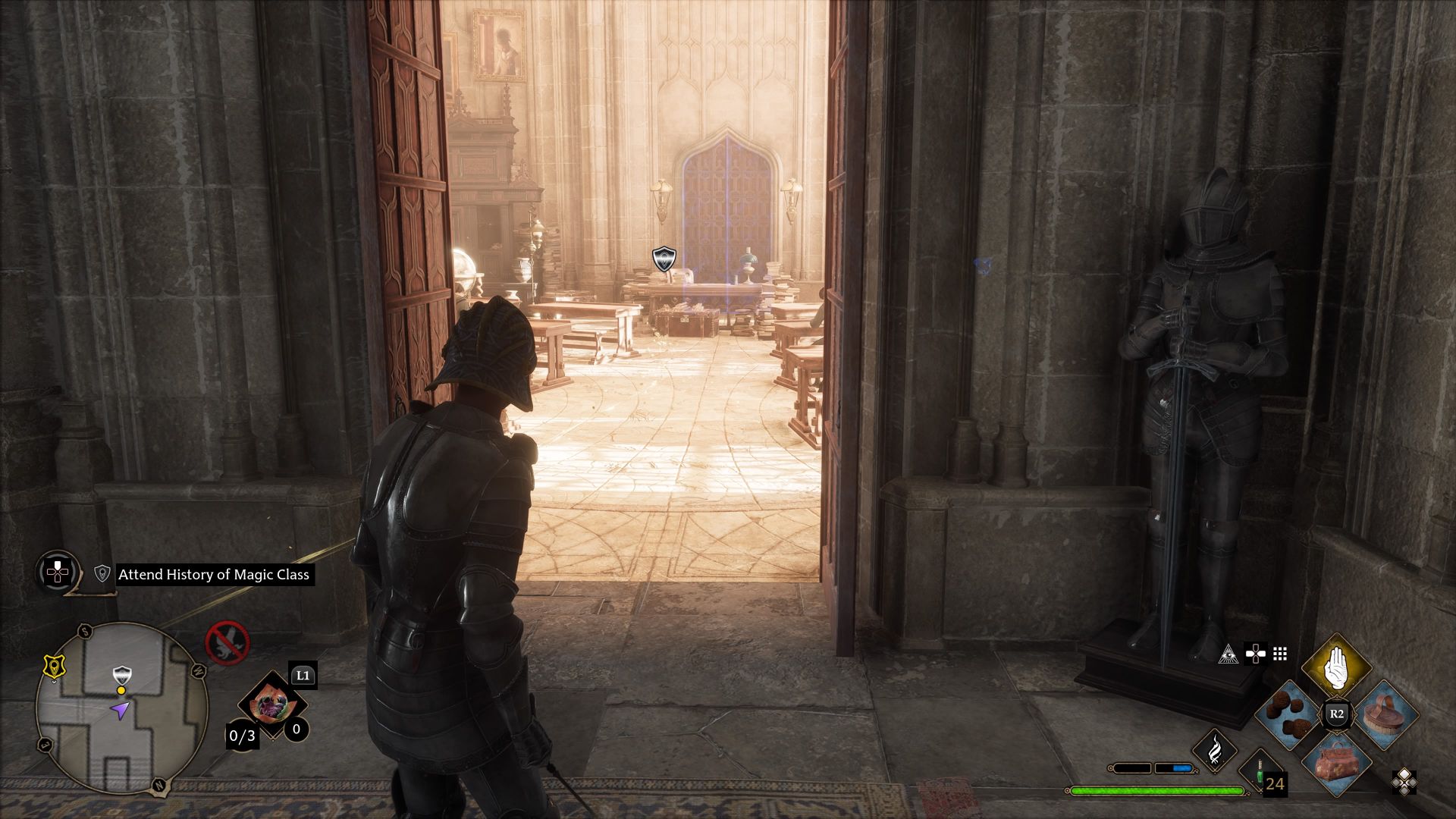This screenshot has height=819, width=1456.
Task: Activate the Revelio eye-in-triangle icon
Action: (x=1228, y=654)
